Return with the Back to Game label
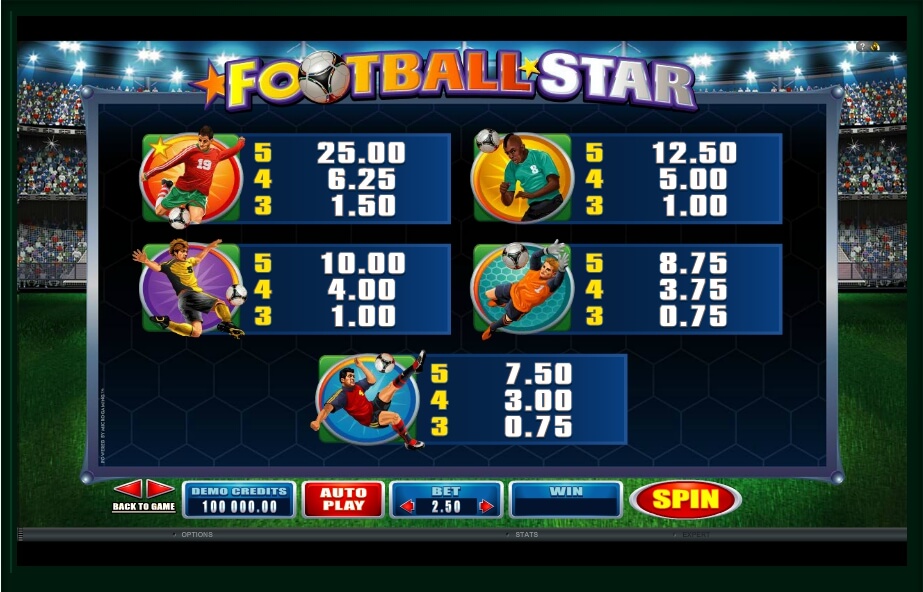This screenshot has width=923, height=592. (143, 507)
